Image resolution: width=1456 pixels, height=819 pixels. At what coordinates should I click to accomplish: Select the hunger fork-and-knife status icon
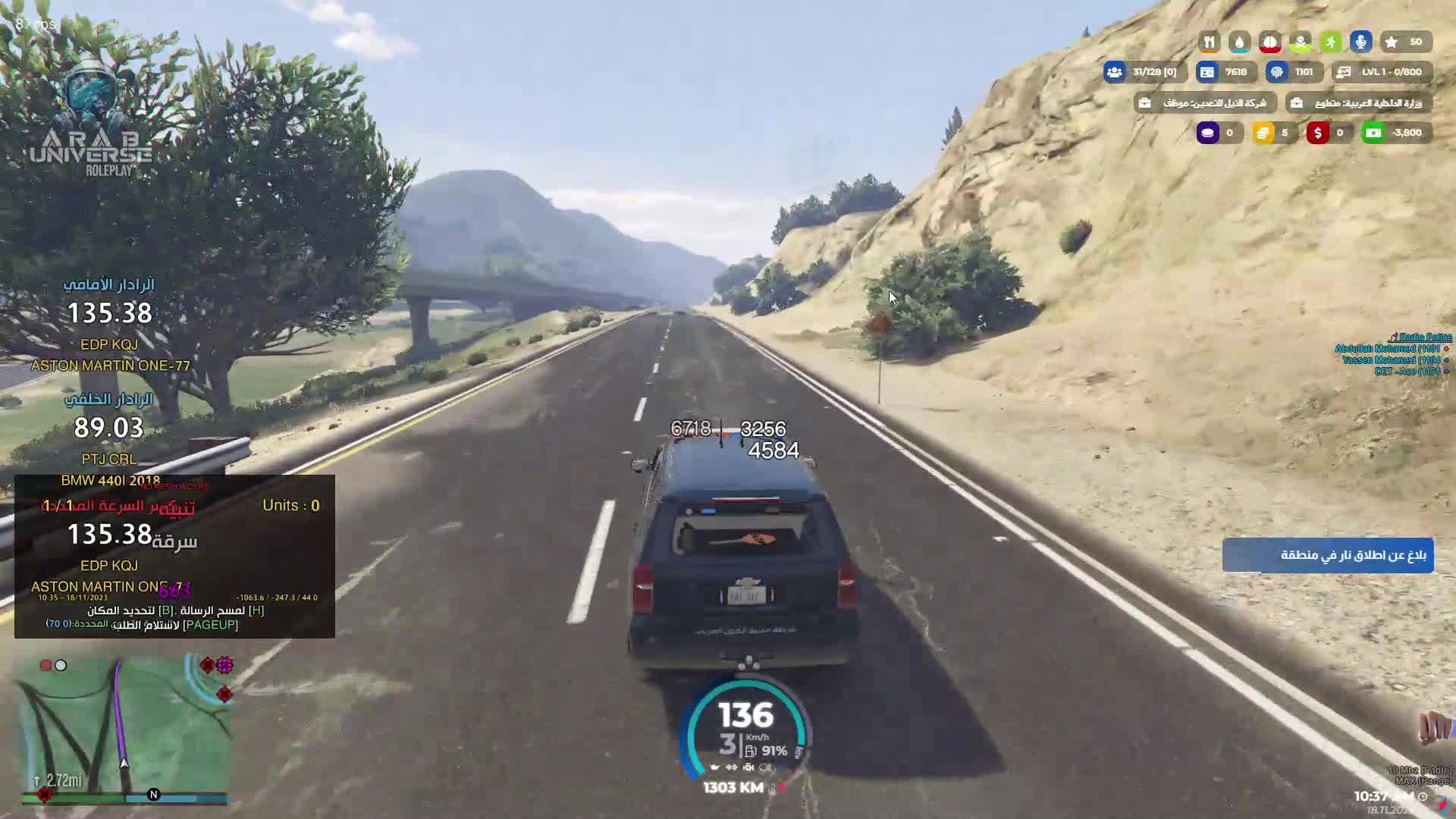pos(1209,42)
